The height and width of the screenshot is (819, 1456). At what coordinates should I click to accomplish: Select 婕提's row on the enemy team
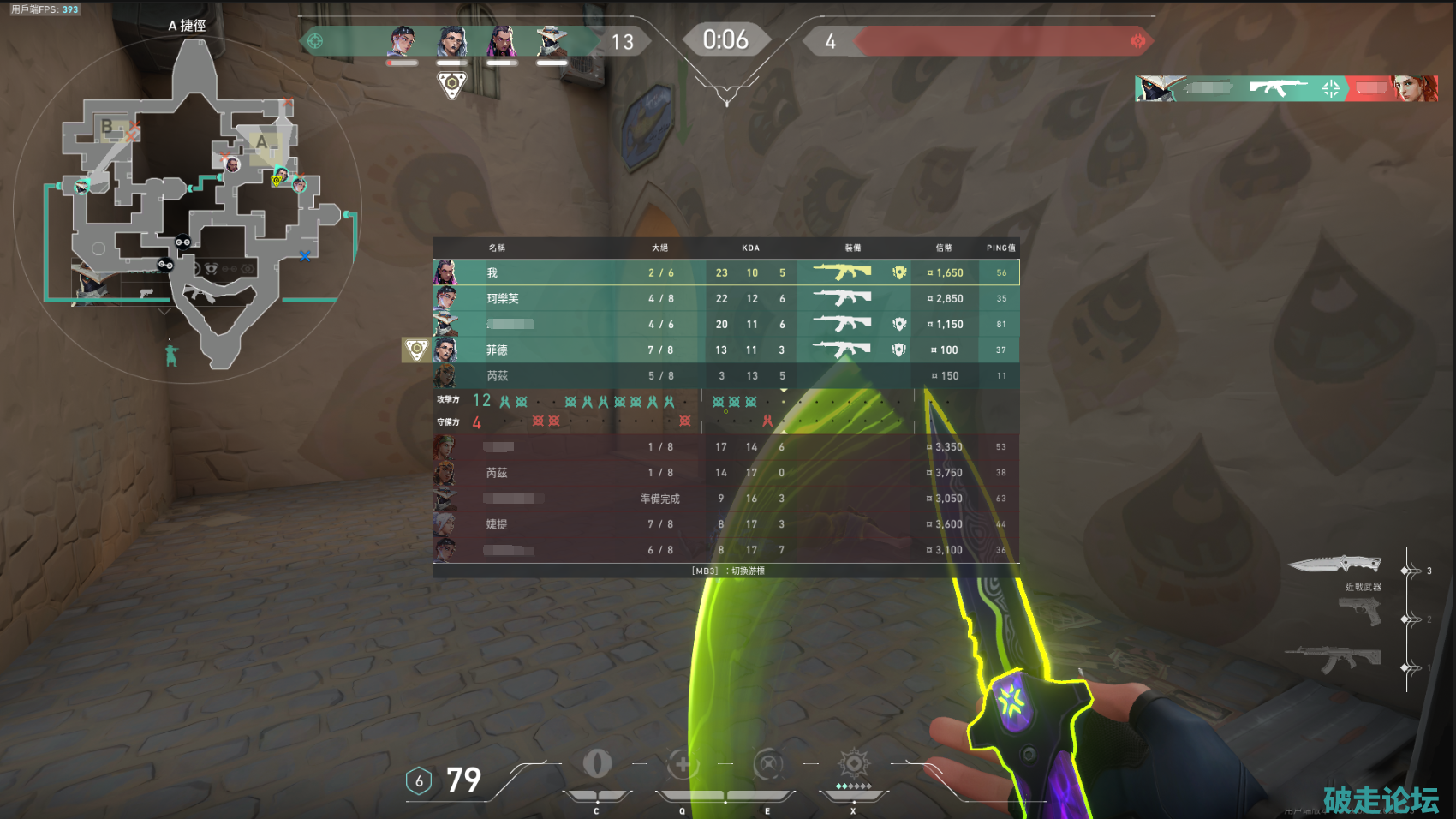click(x=725, y=523)
